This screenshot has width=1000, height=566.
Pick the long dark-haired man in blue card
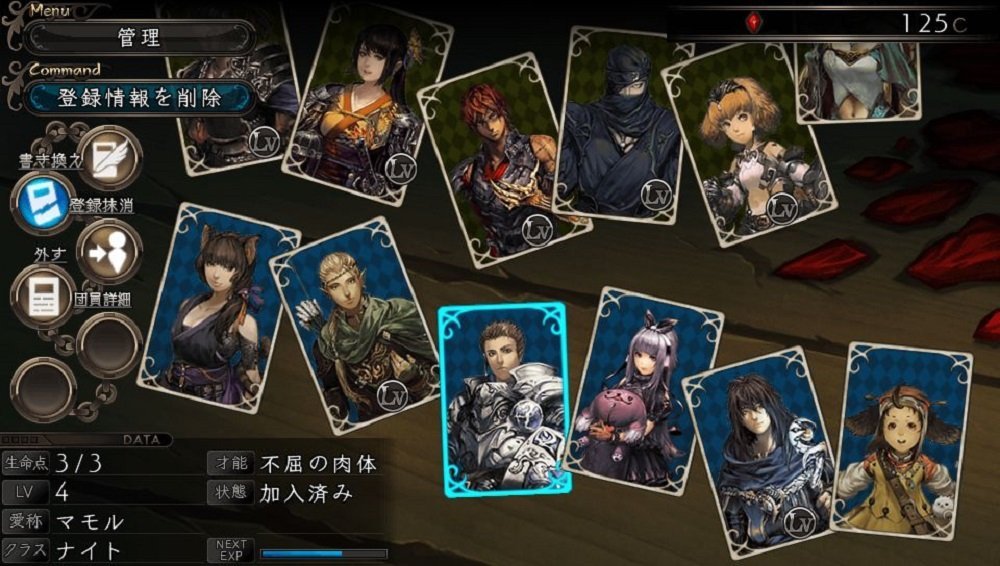tap(760, 442)
